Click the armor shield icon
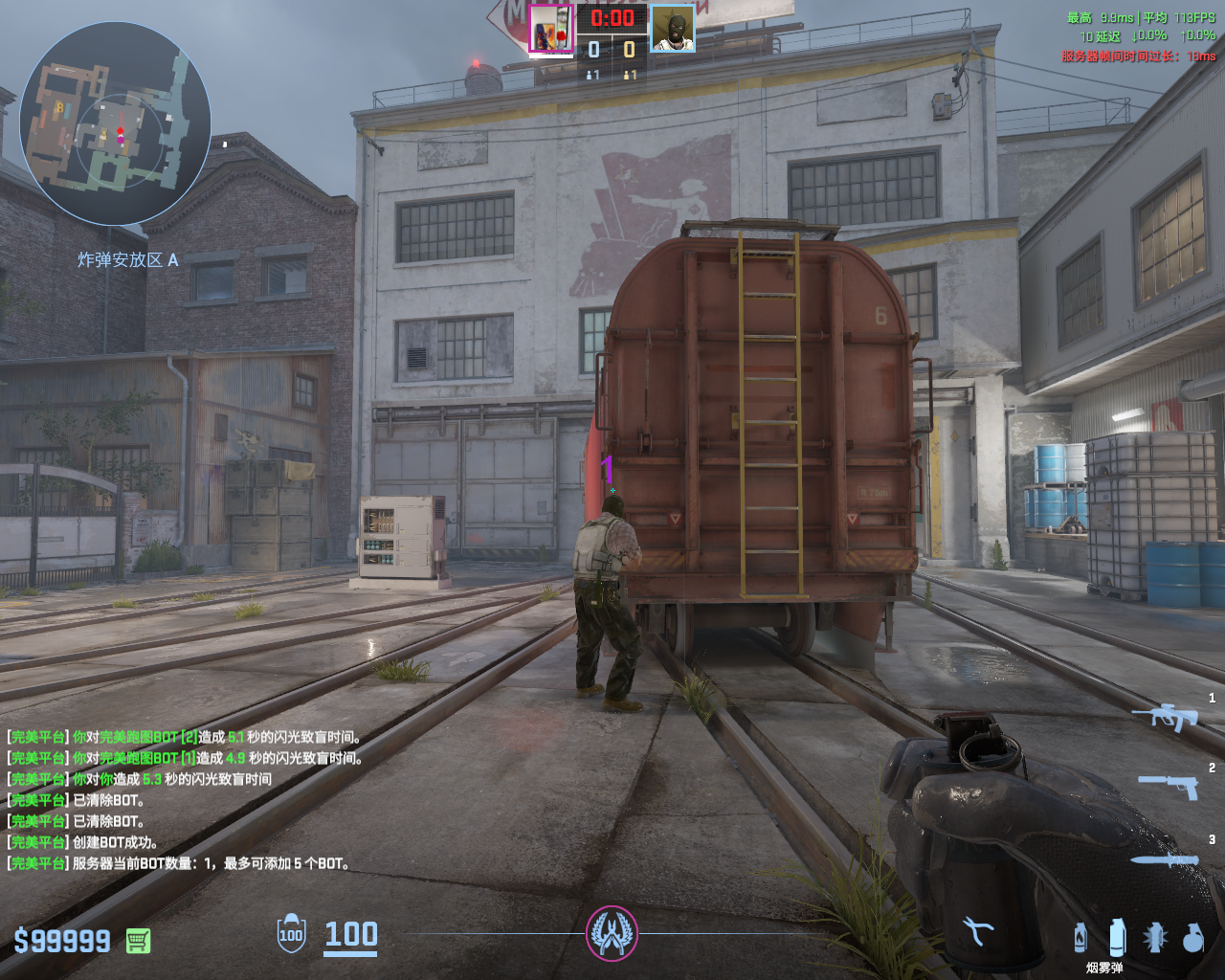Image resolution: width=1225 pixels, height=980 pixels. coord(291,934)
